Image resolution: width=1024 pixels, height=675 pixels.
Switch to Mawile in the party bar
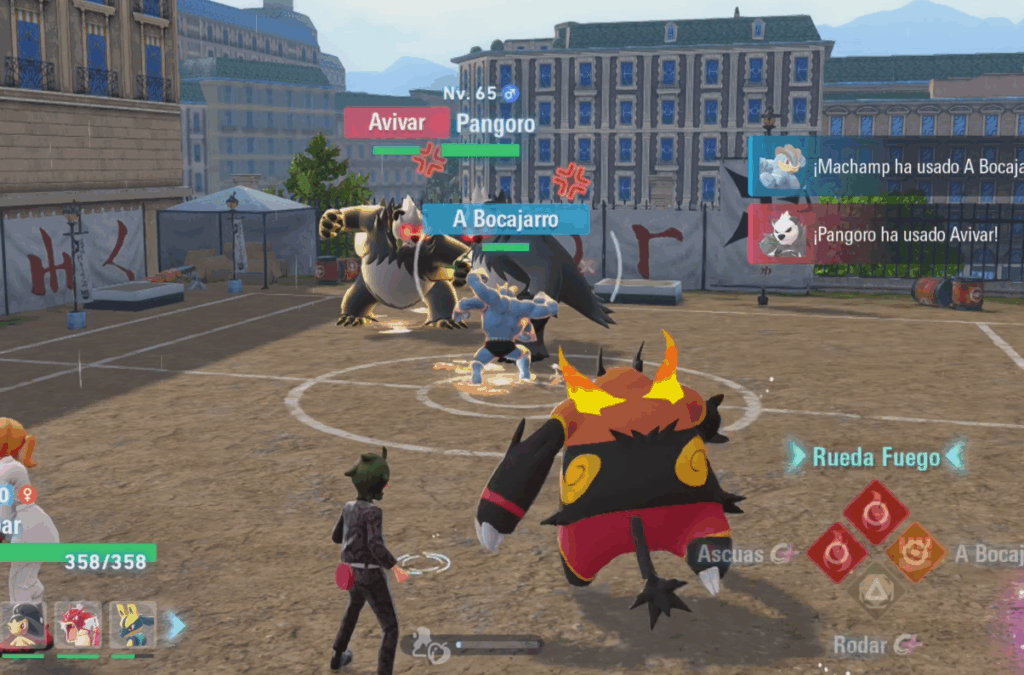[x=24, y=624]
